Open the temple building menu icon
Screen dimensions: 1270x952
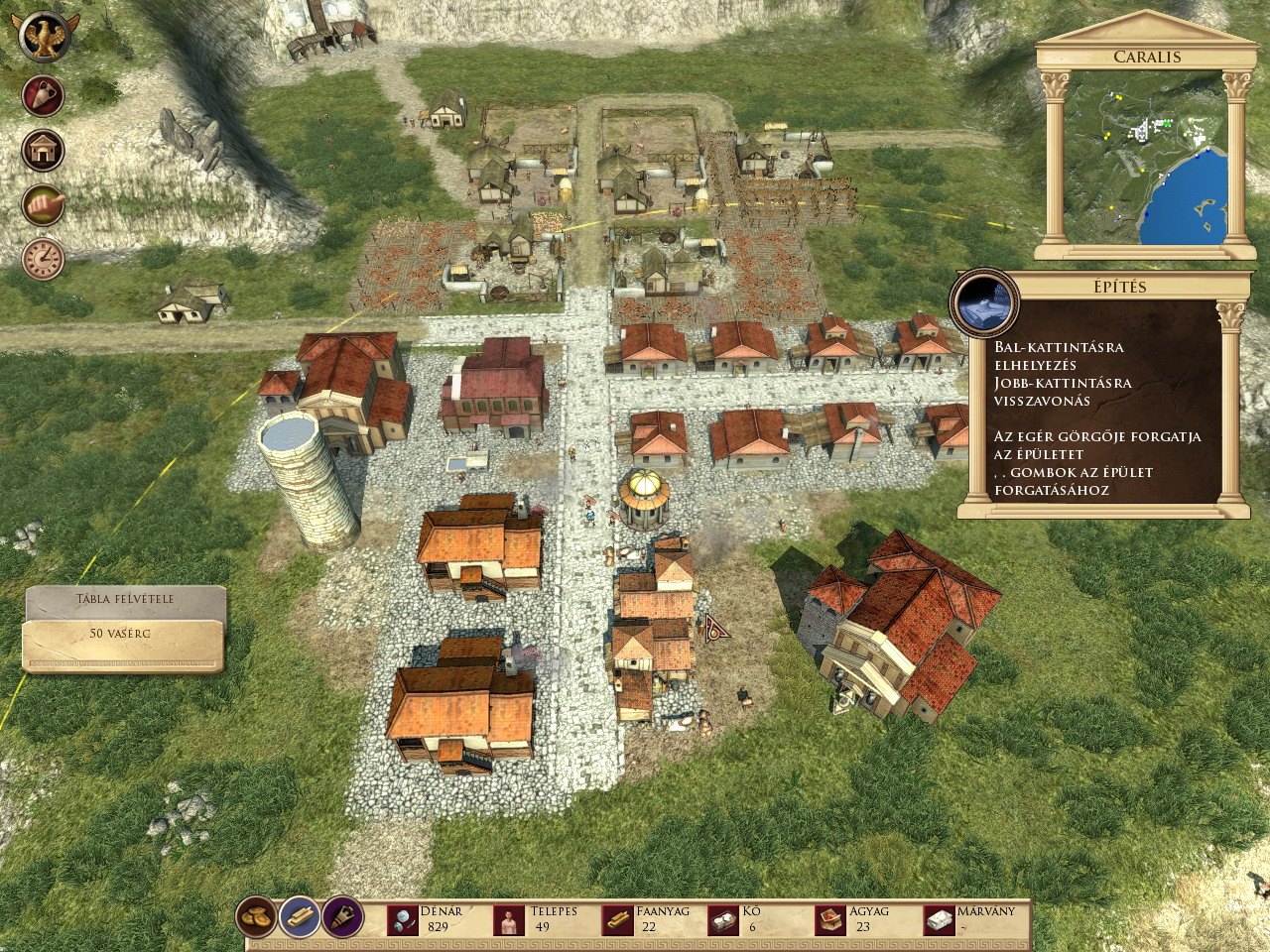43,151
